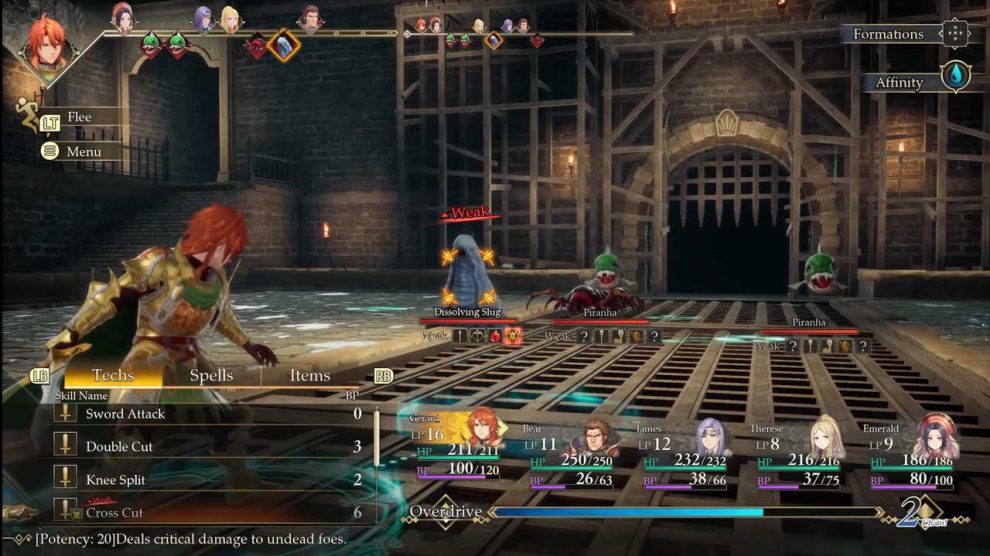This screenshot has width=990, height=556.
Task: Open the Items tab
Action: tap(310, 376)
